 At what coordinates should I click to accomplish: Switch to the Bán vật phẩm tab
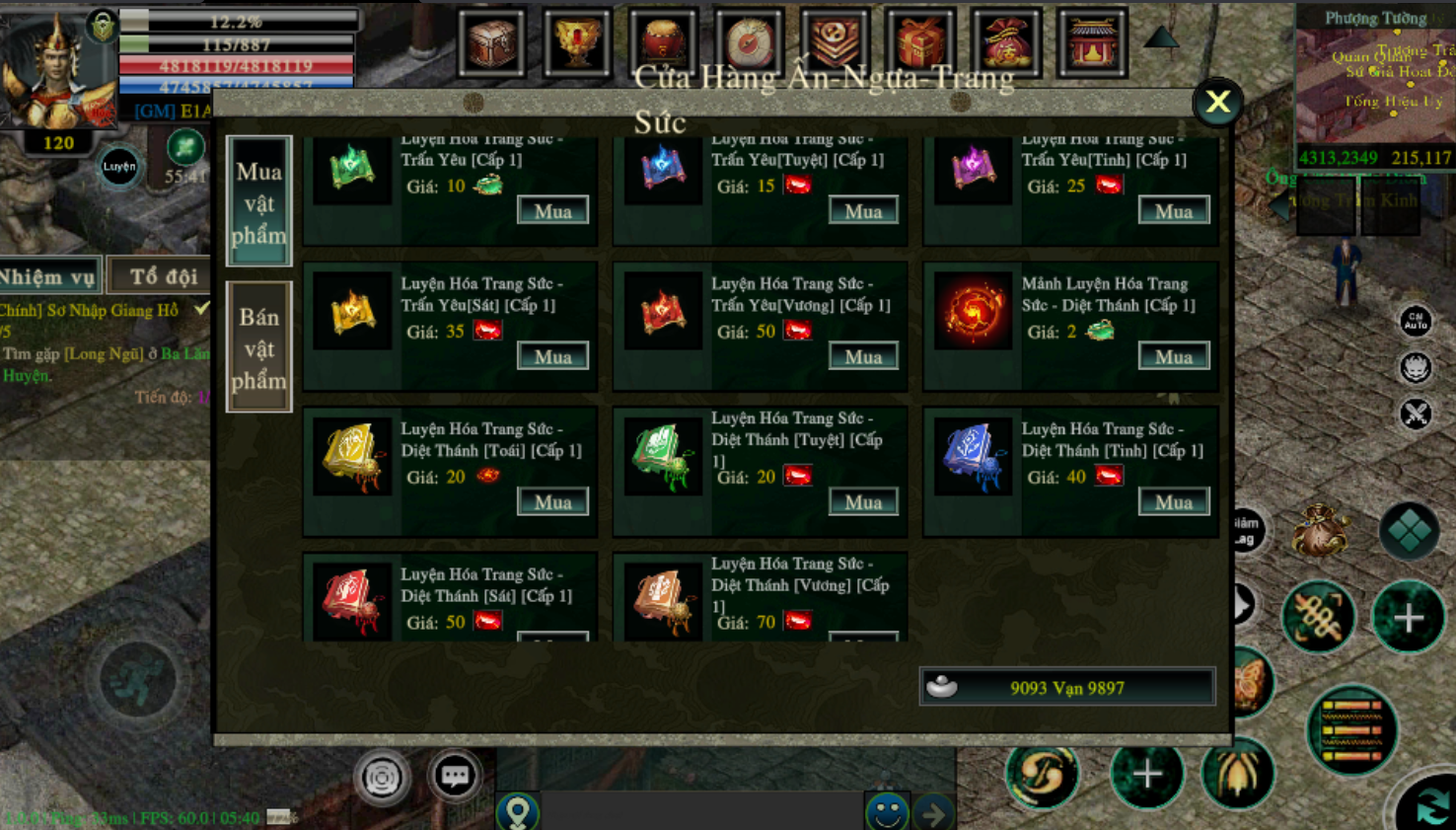pyautogui.click(x=258, y=346)
